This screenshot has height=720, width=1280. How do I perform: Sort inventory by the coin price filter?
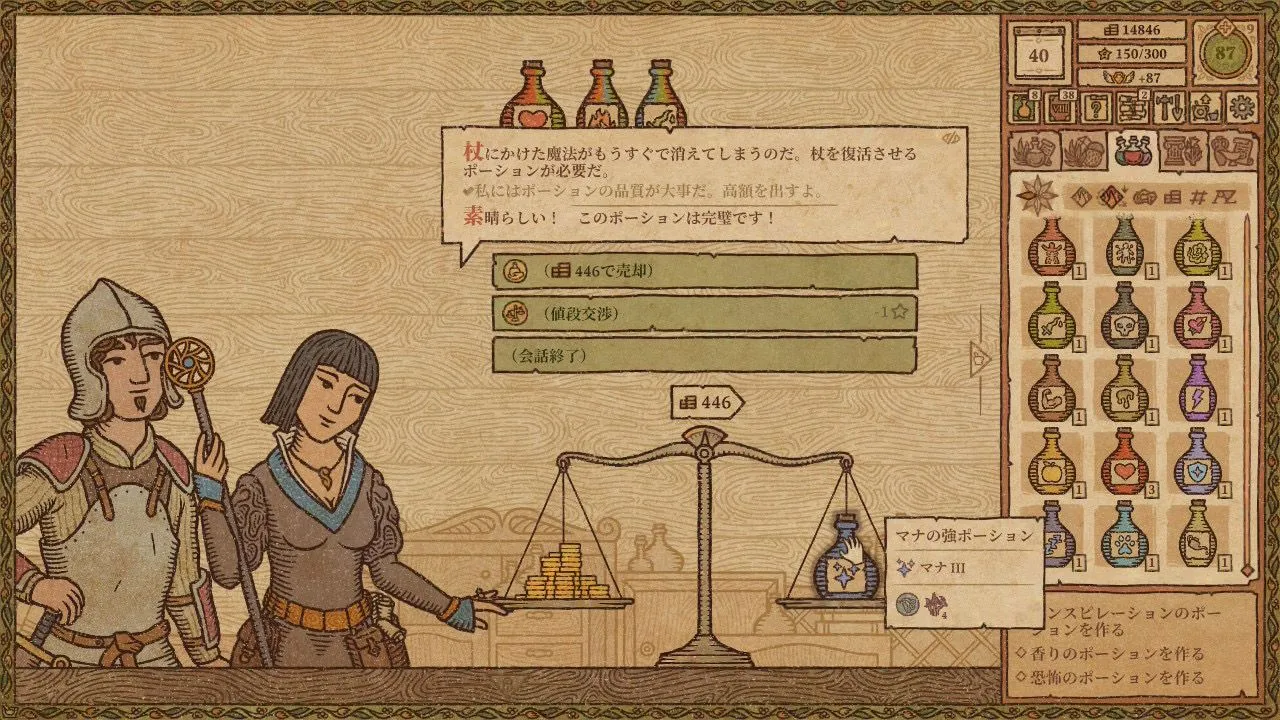coord(1173,197)
